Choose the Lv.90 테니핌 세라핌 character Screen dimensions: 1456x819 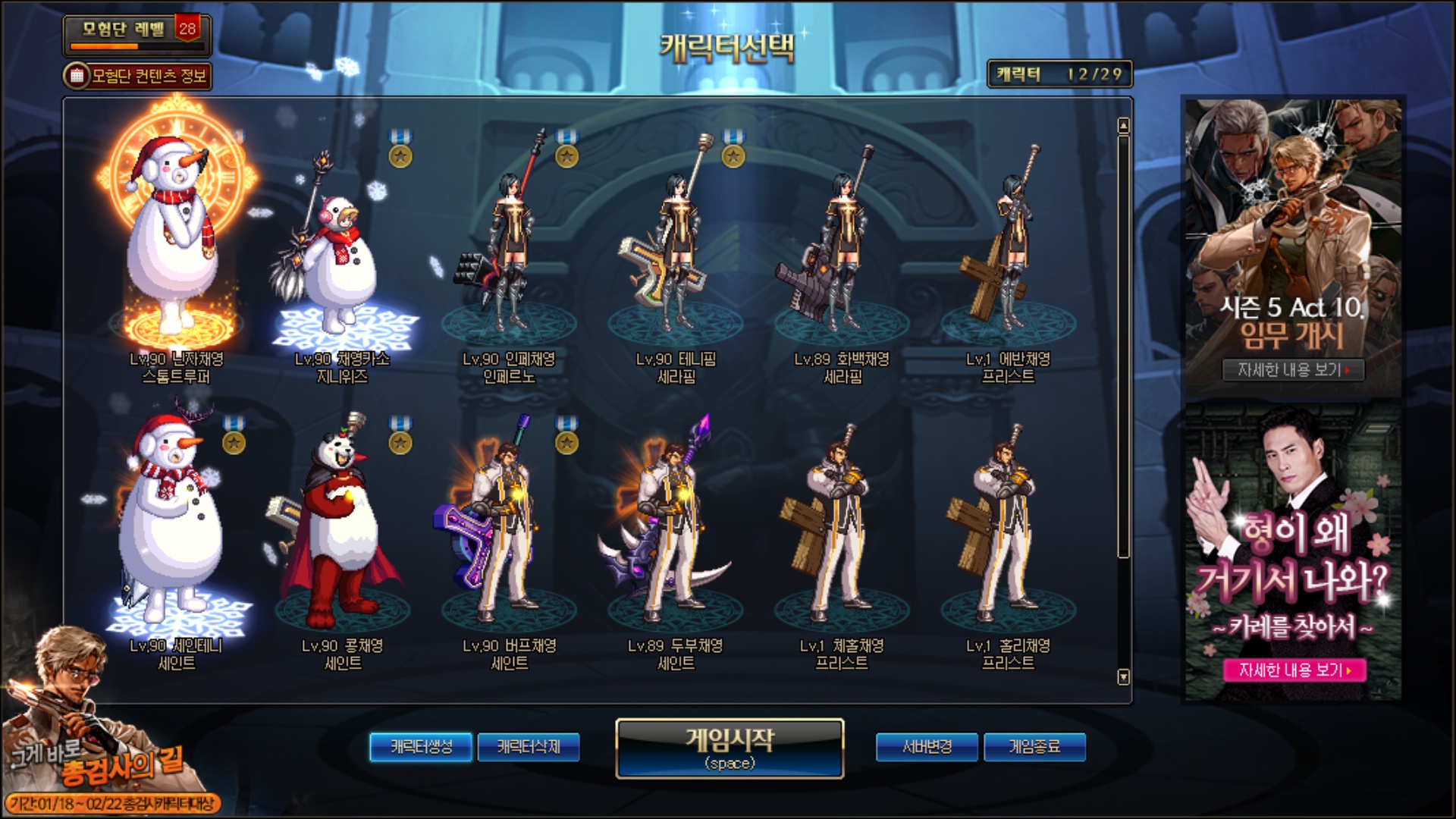pyautogui.click(x=675, y=250)
